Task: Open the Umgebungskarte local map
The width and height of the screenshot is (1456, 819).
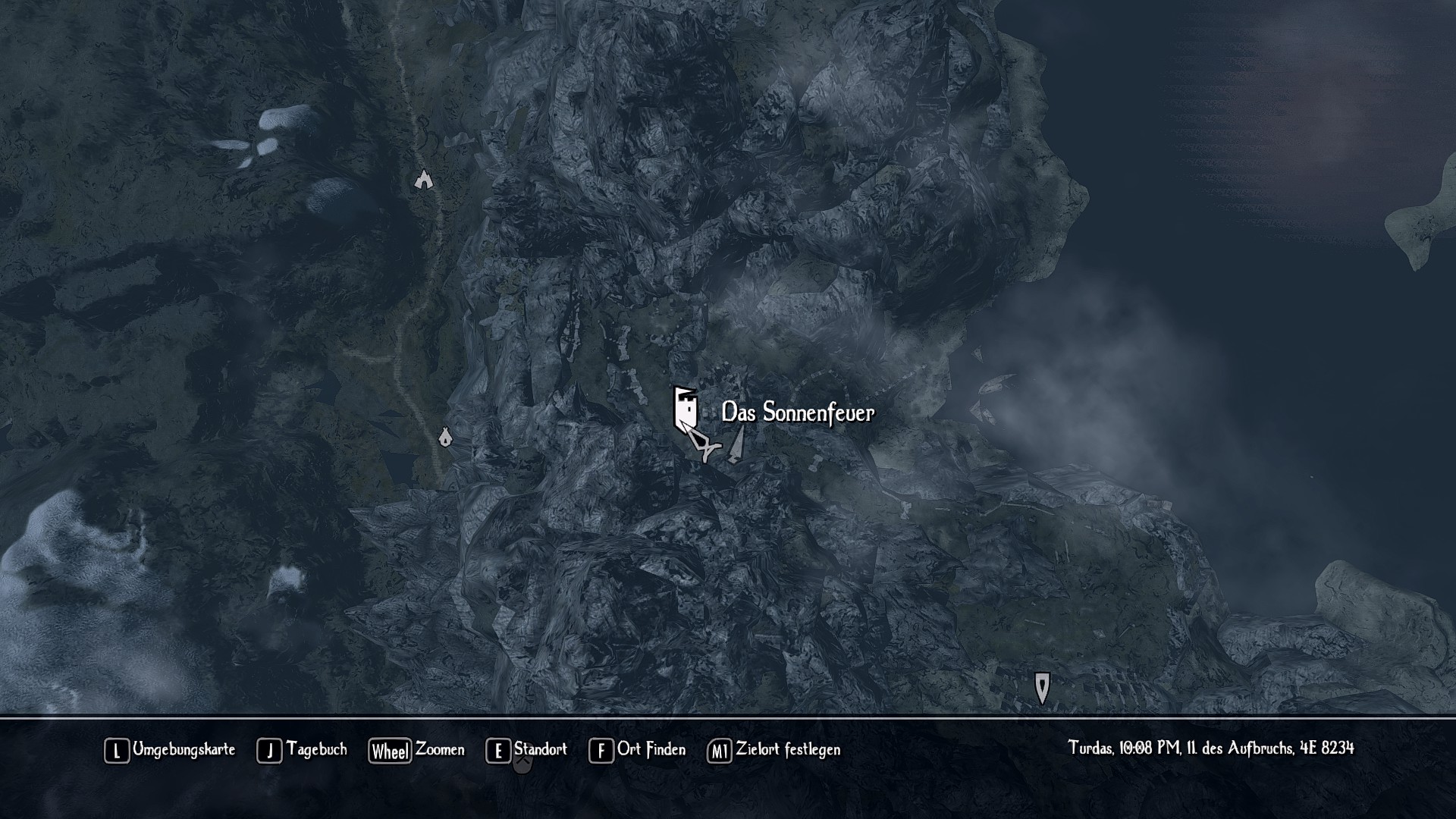Action: click(170, 750)
